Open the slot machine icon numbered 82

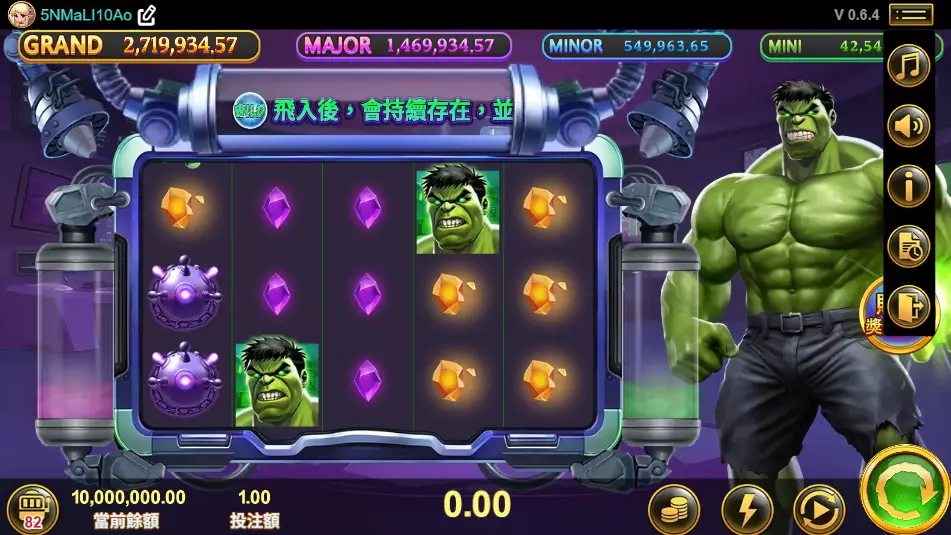[33, 509]
